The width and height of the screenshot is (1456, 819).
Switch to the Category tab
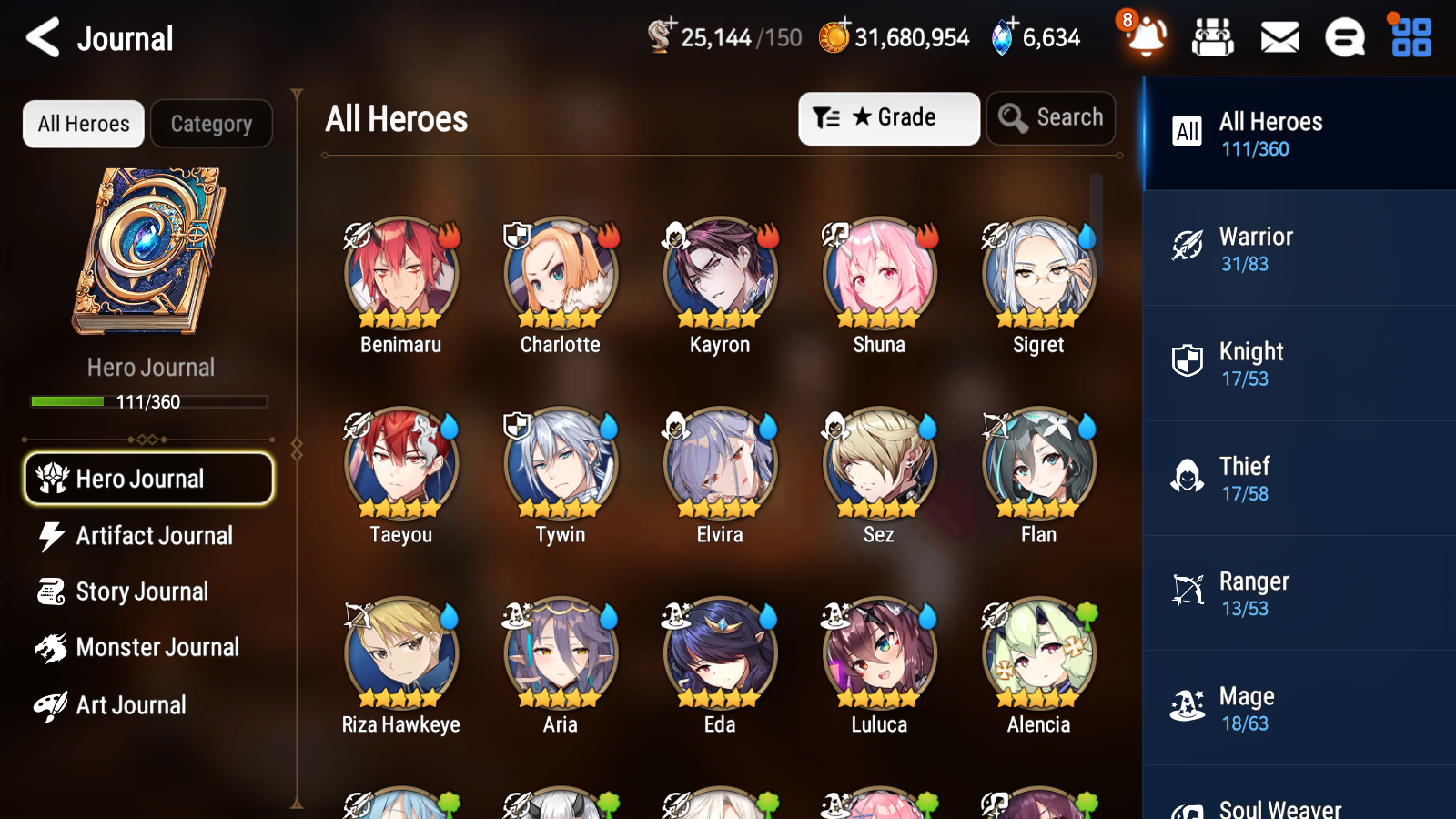click(x=211, y=124)
